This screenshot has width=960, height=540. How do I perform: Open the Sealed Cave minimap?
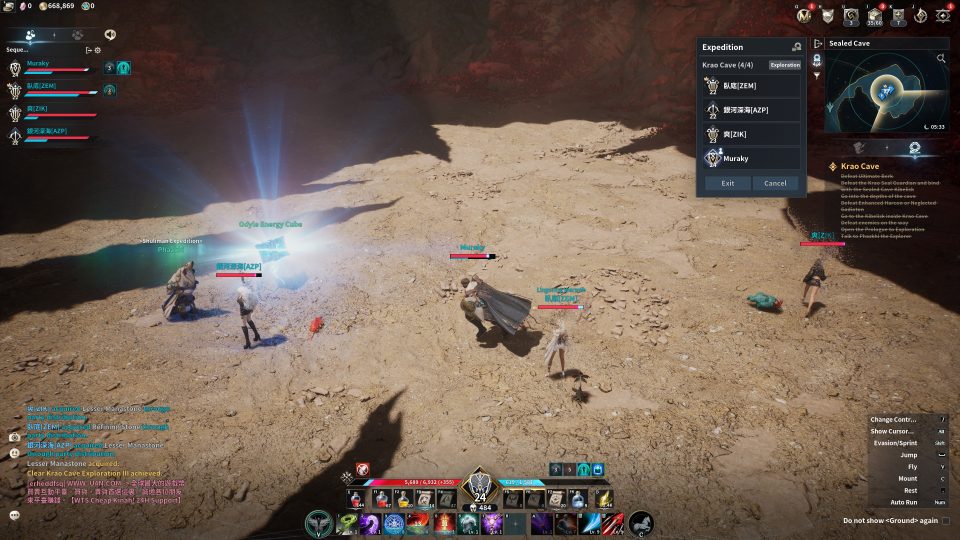point(886,90)
